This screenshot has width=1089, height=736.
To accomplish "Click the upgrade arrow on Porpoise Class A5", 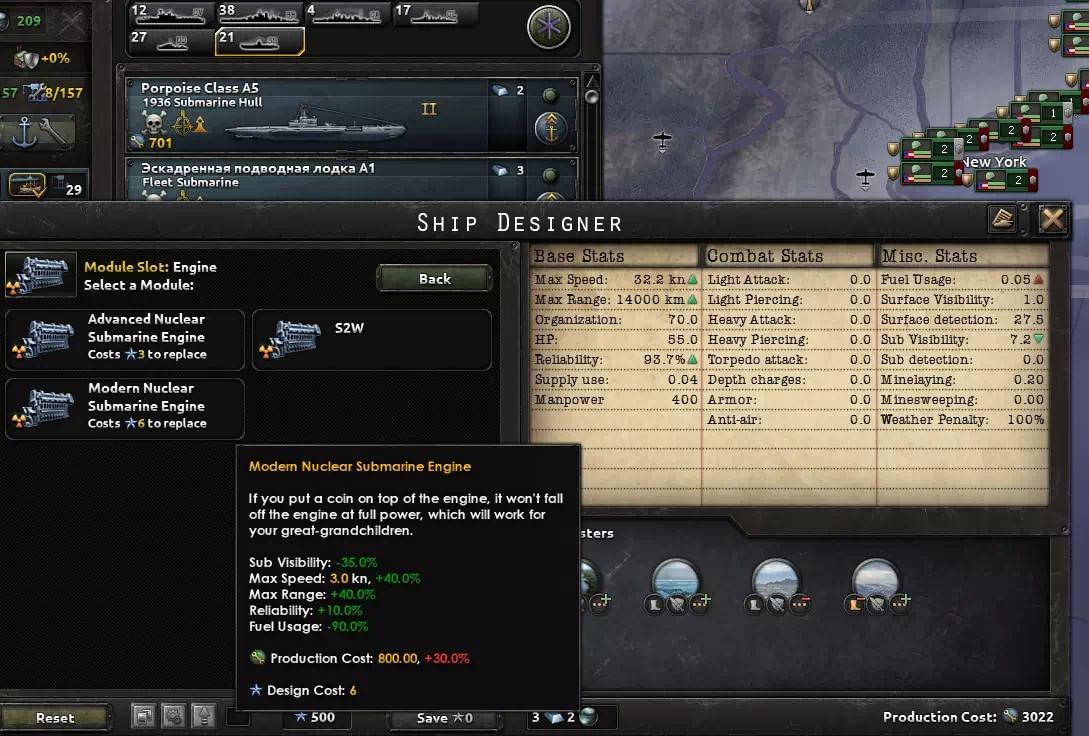I will click(551, 128).
